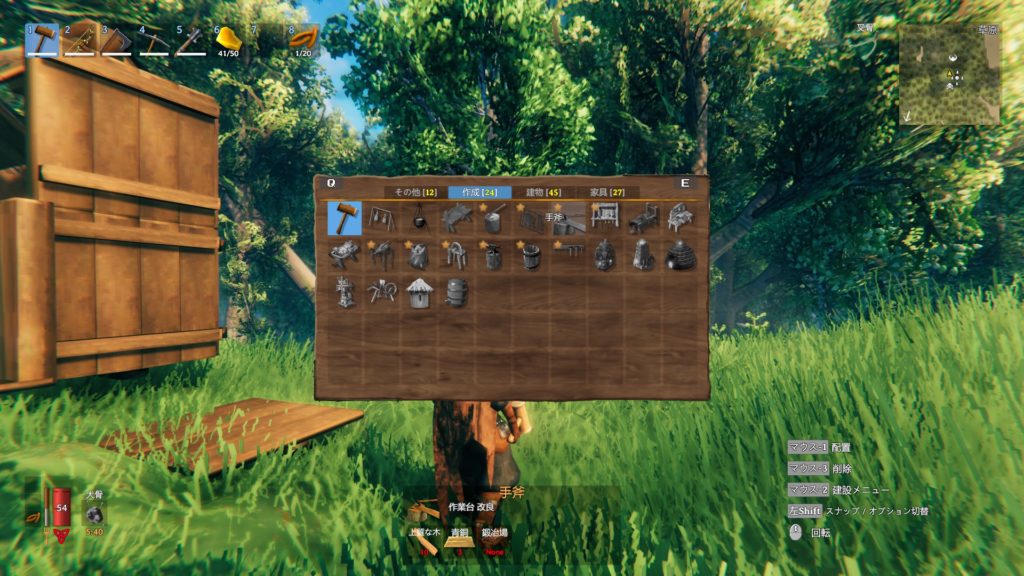Equip the pickaxe in hotbar slot 4
This screenshot has width=1024, height=576.
click(x=154, y=40)
